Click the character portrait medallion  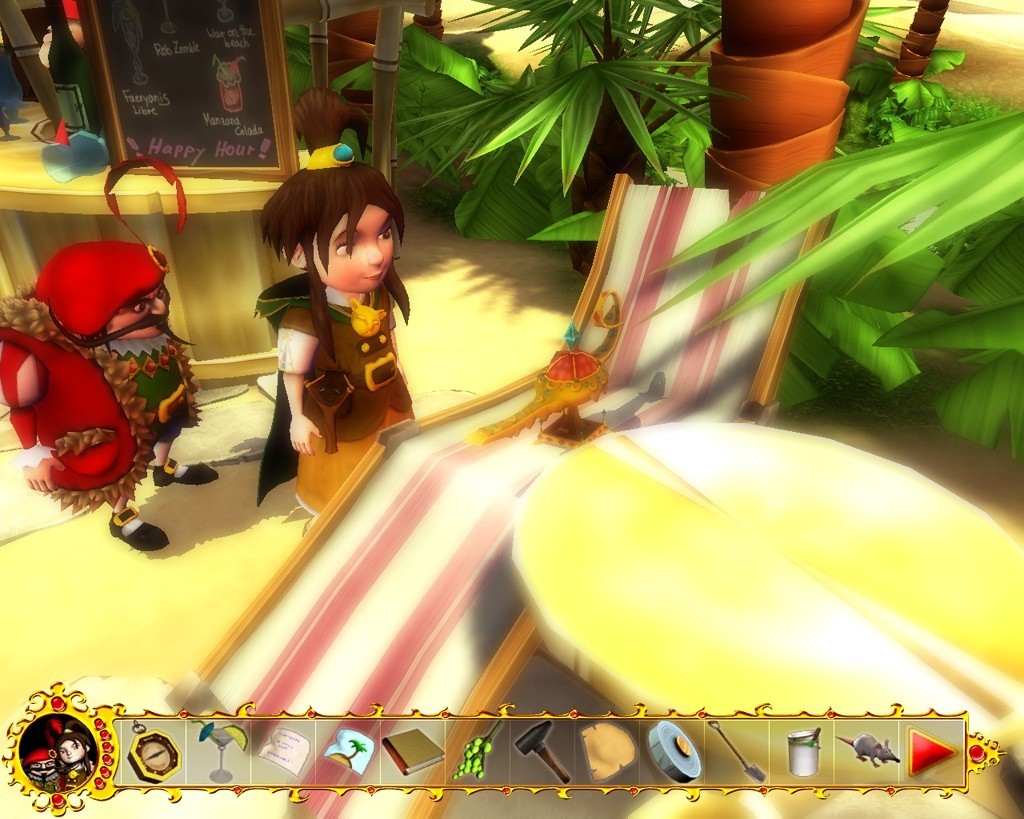point(57,752)
